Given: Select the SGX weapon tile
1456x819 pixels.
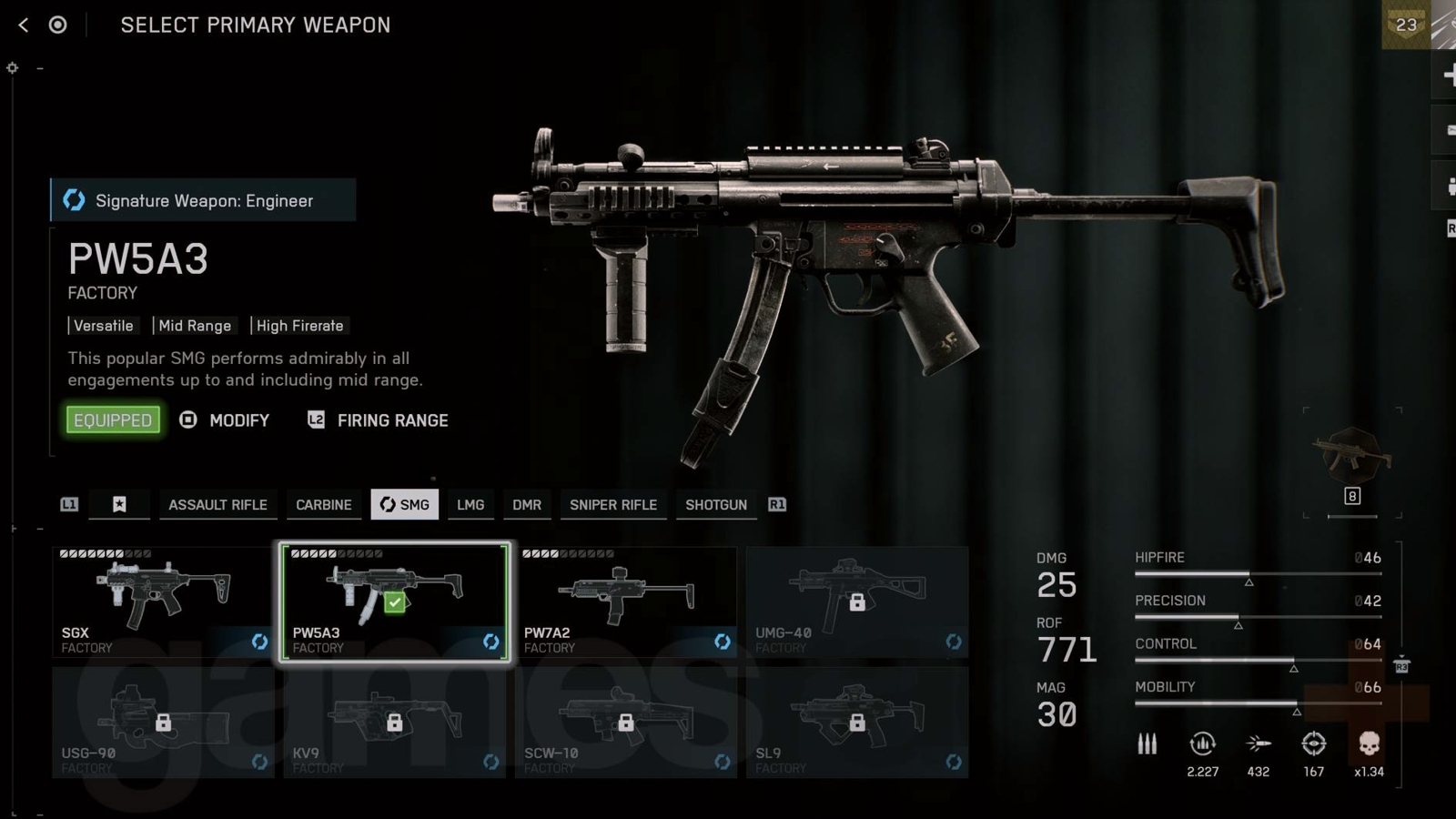Looking at the screenshot, I should (163, 602).
